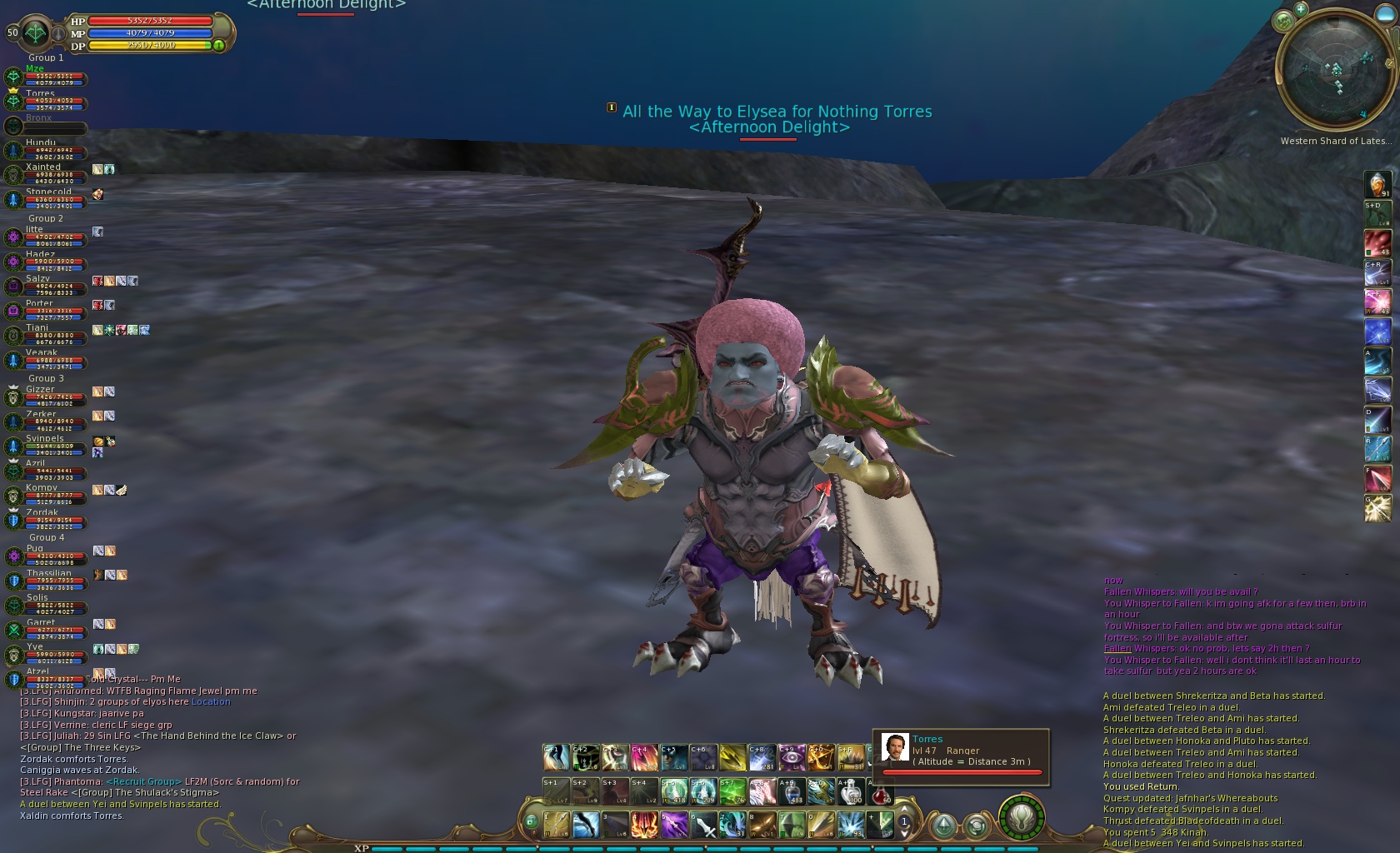Use the white sword skill in slot 6

(702, 825)
